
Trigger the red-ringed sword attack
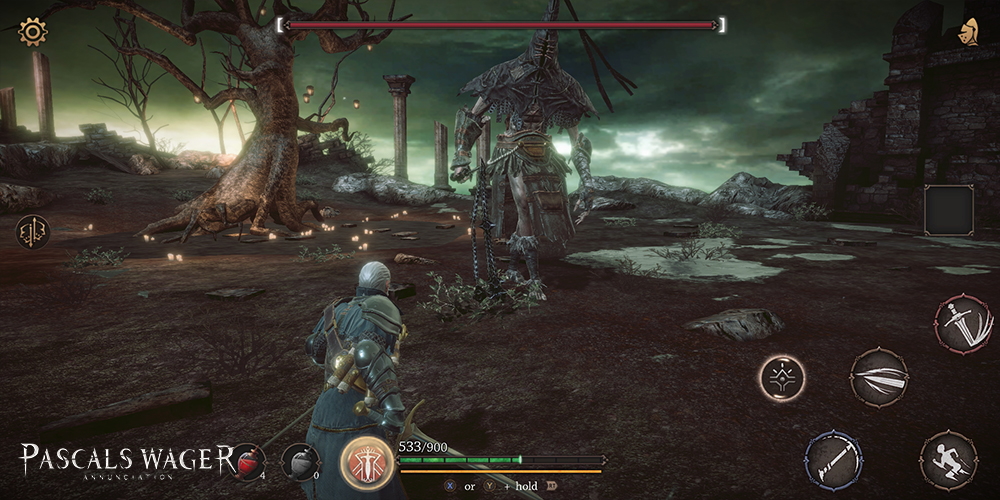tap(961, 323)
